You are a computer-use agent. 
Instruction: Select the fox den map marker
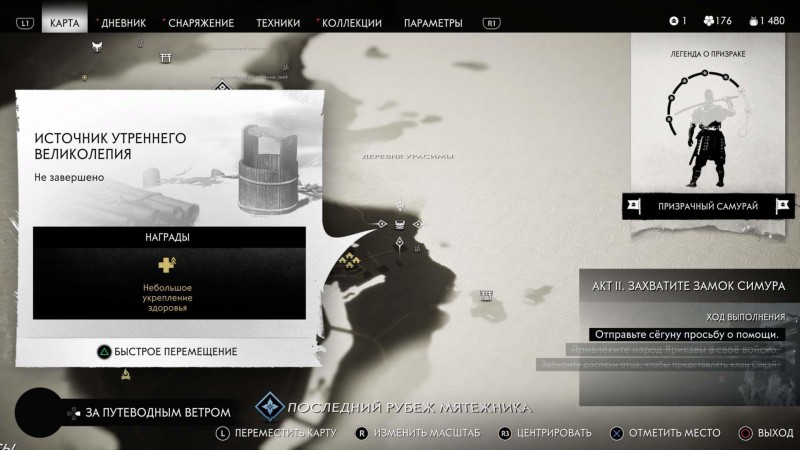97,46
